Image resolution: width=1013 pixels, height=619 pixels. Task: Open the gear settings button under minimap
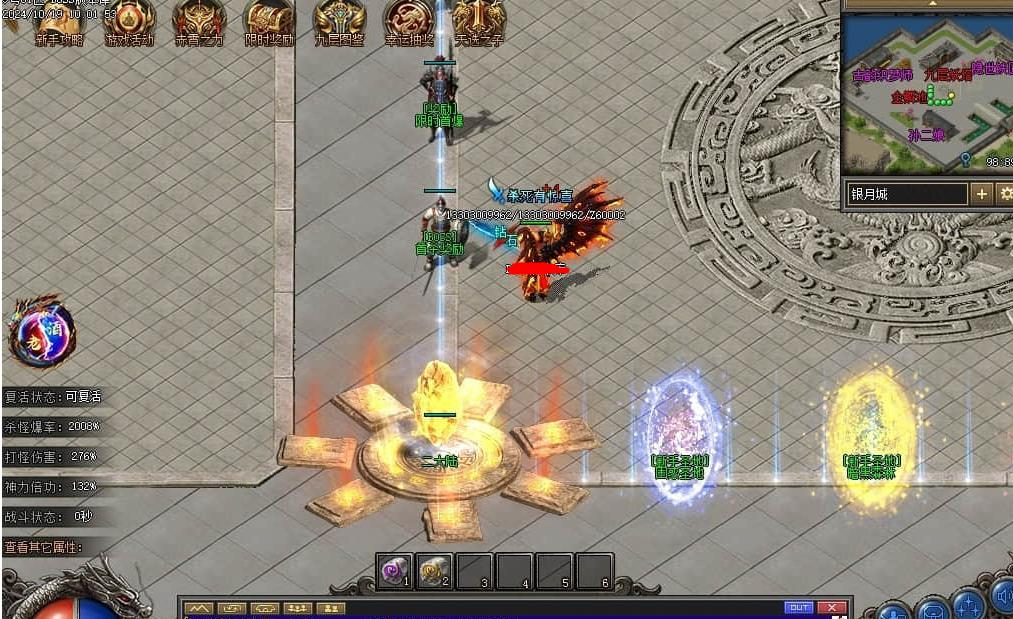click(1005, 193)
